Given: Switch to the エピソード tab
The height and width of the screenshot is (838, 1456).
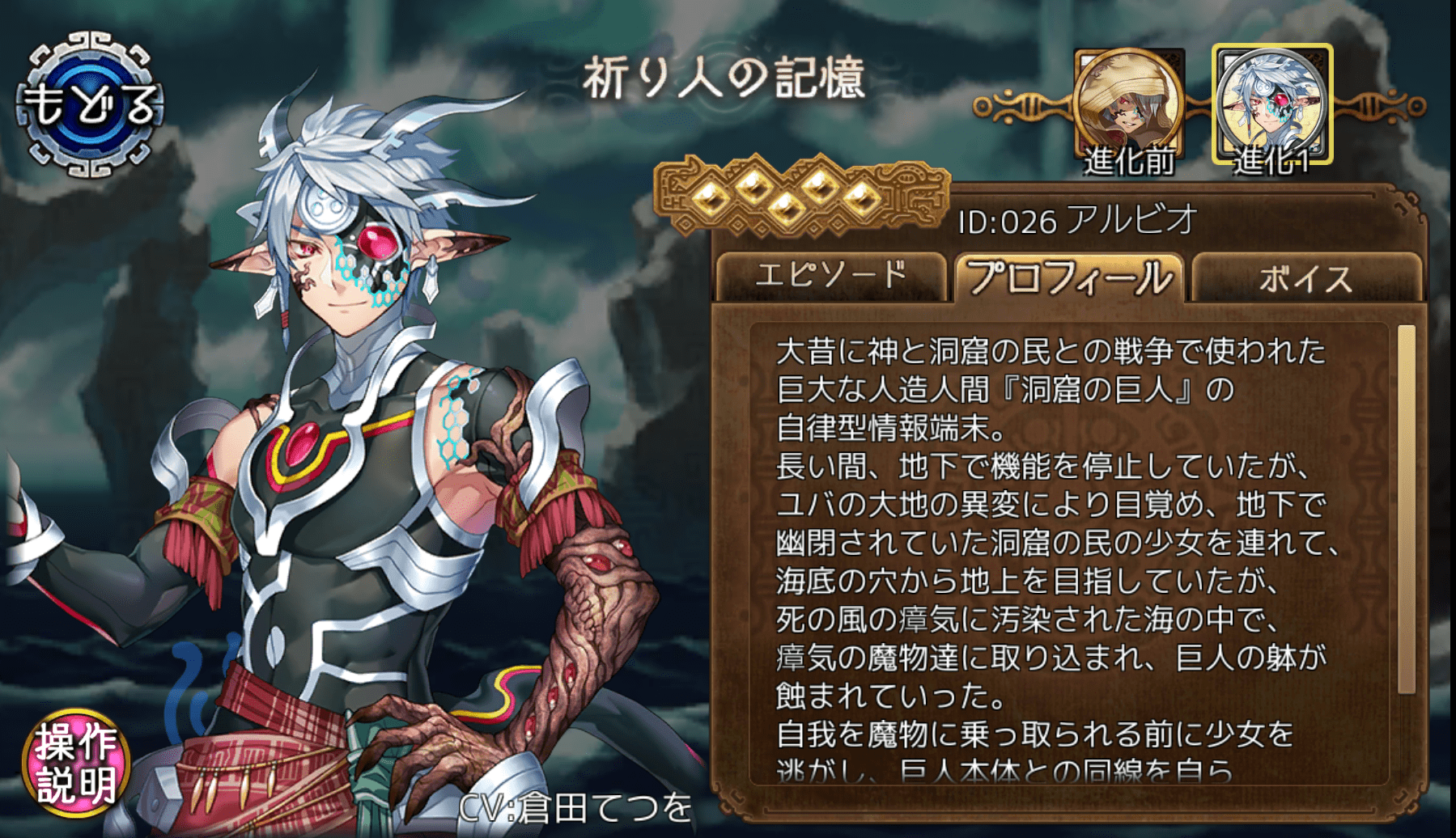Looking at the screenshot, I should point(834,273).
